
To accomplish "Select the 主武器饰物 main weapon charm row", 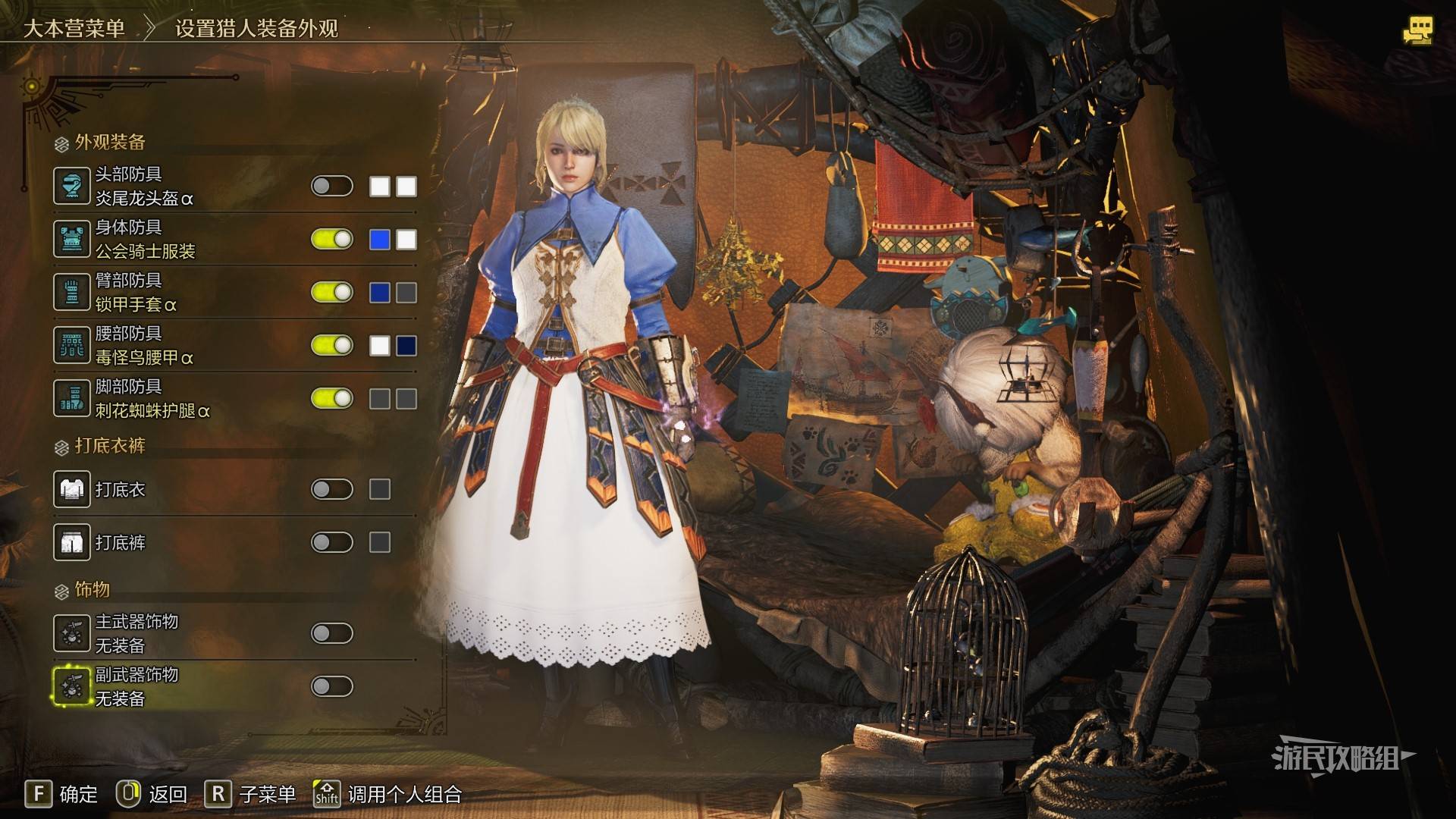I will [x=136, y=633].
